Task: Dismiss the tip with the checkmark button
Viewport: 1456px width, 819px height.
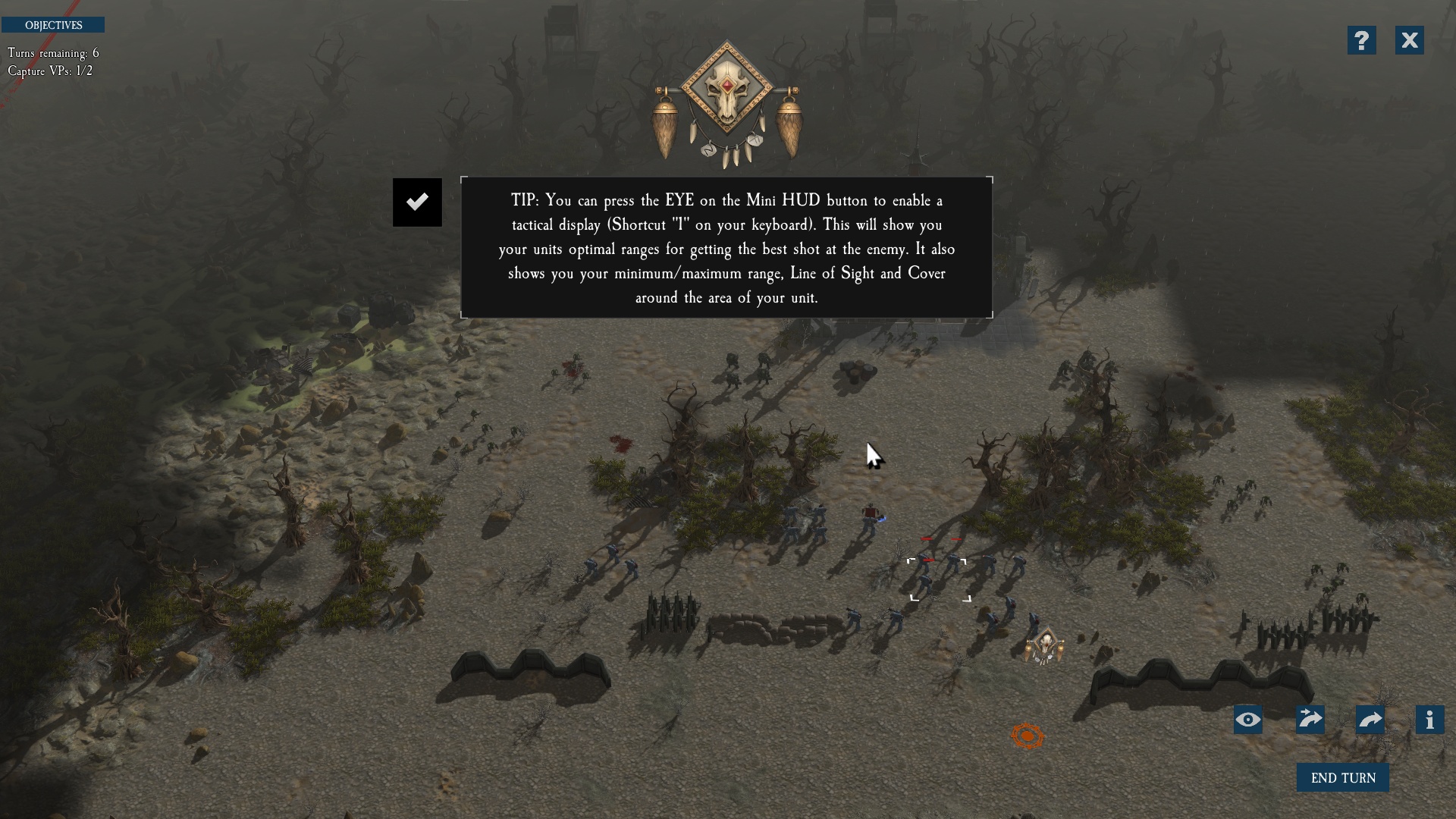Action: (x=417, y=202)
